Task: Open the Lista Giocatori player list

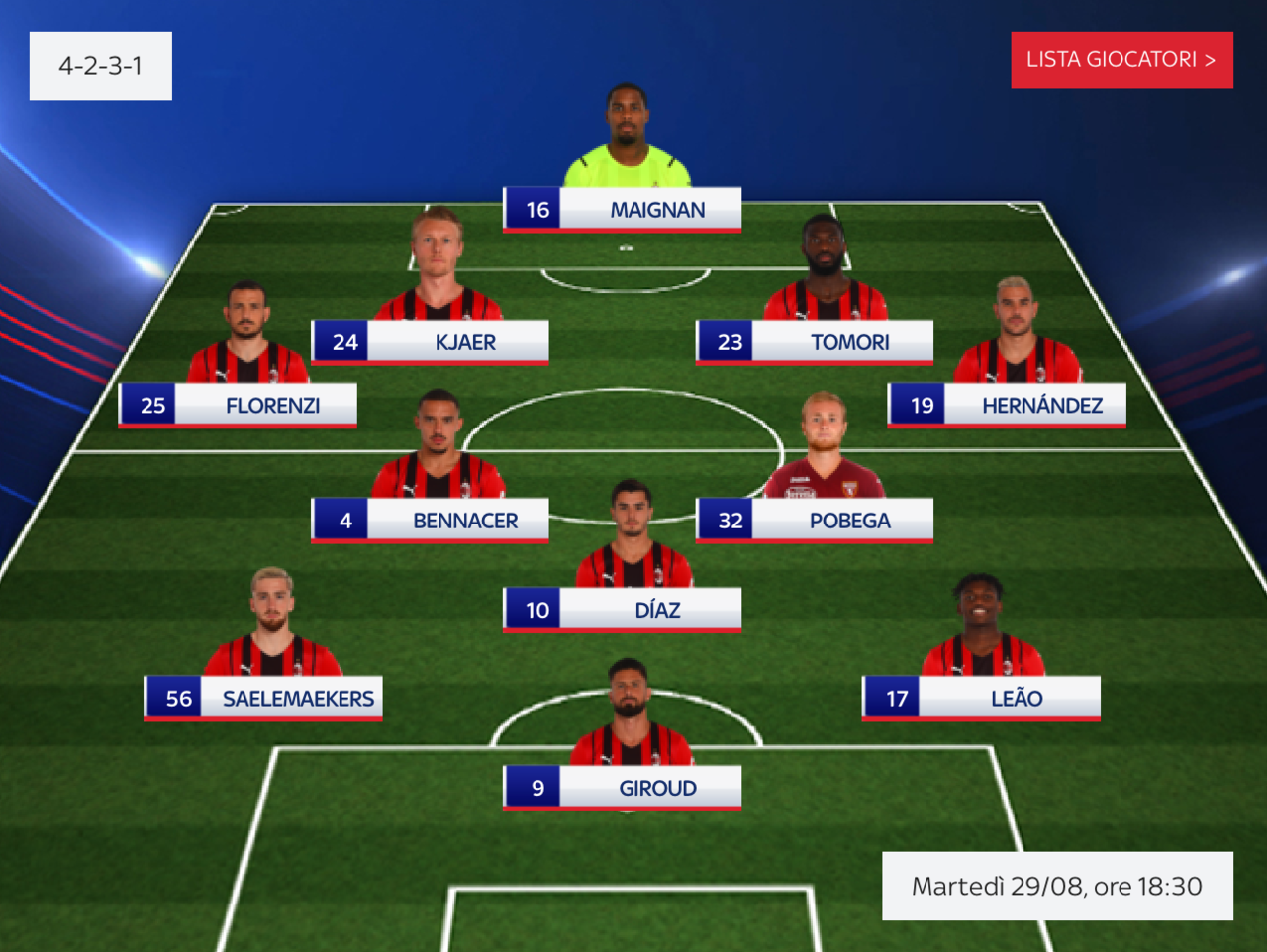Action: click(x=1121, y=60)
